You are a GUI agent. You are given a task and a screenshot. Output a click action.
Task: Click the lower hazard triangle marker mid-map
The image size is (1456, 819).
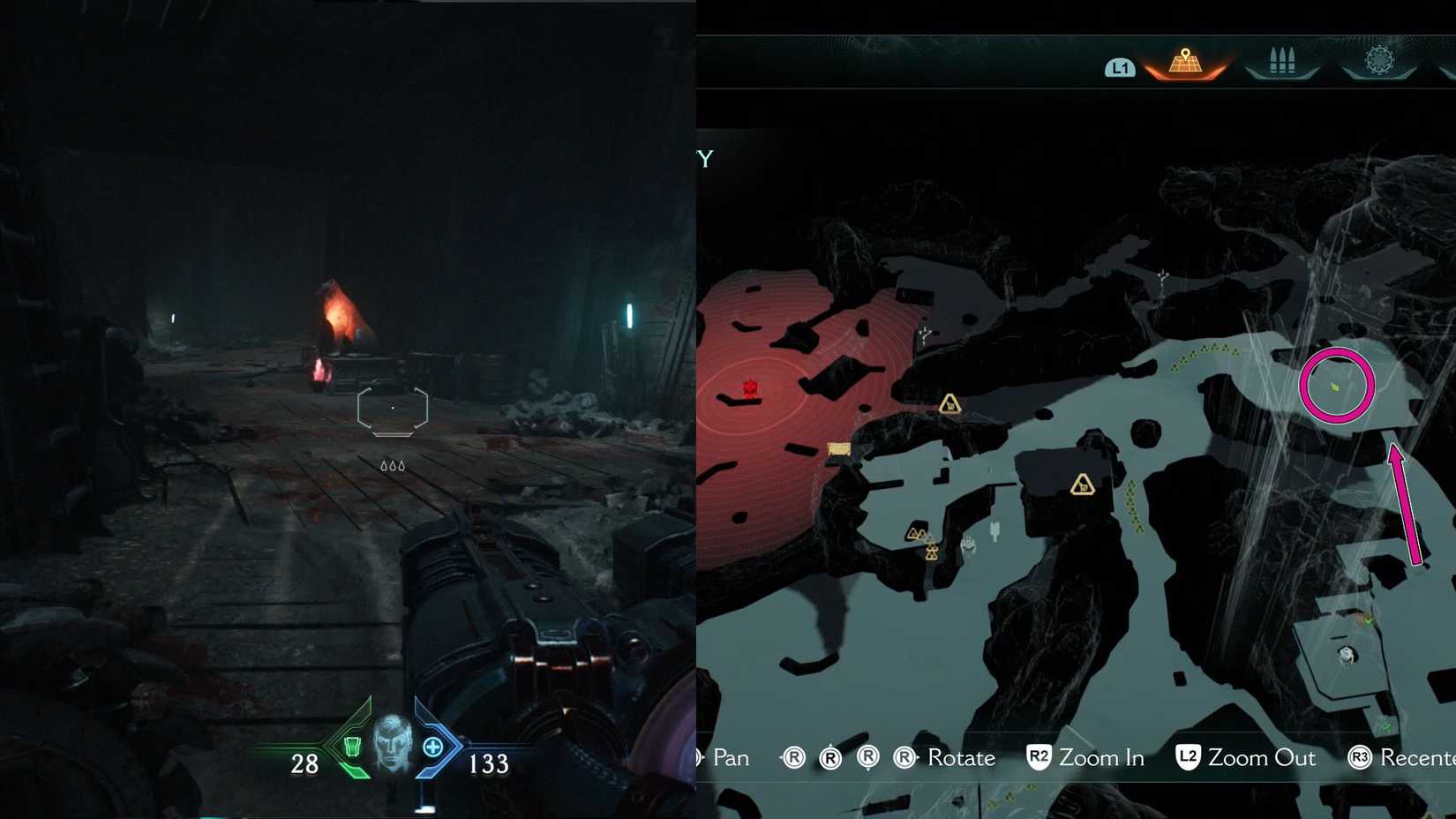(1083, 485)
